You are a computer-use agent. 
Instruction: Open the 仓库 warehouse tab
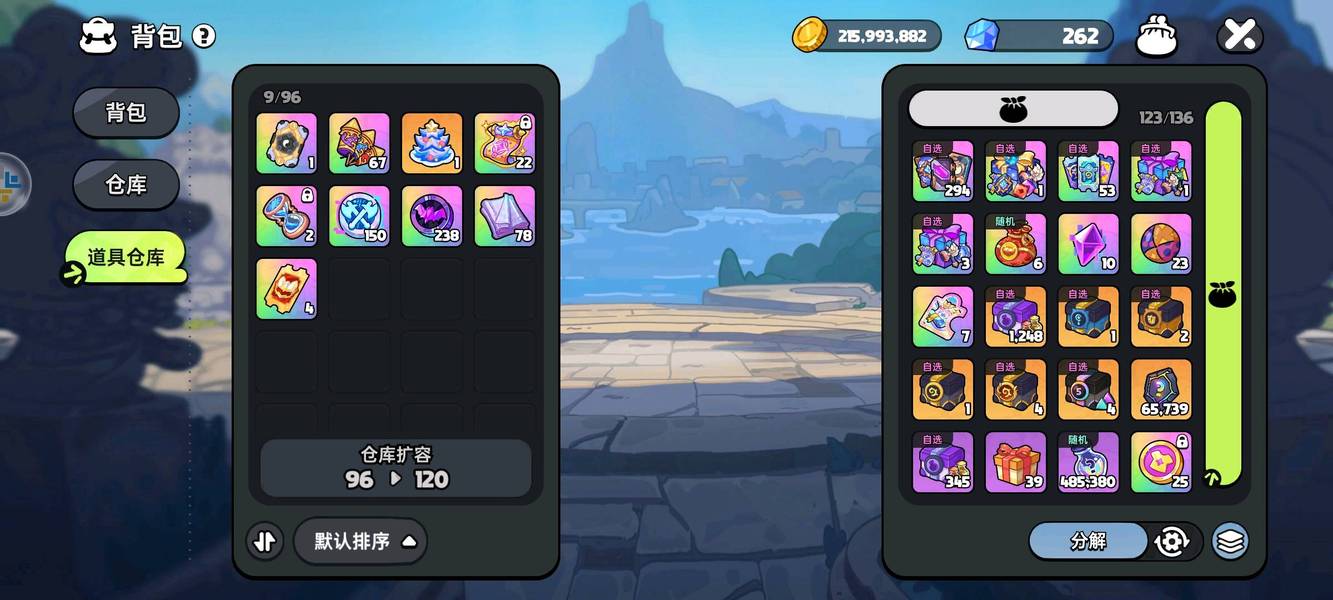coord(126,185)
